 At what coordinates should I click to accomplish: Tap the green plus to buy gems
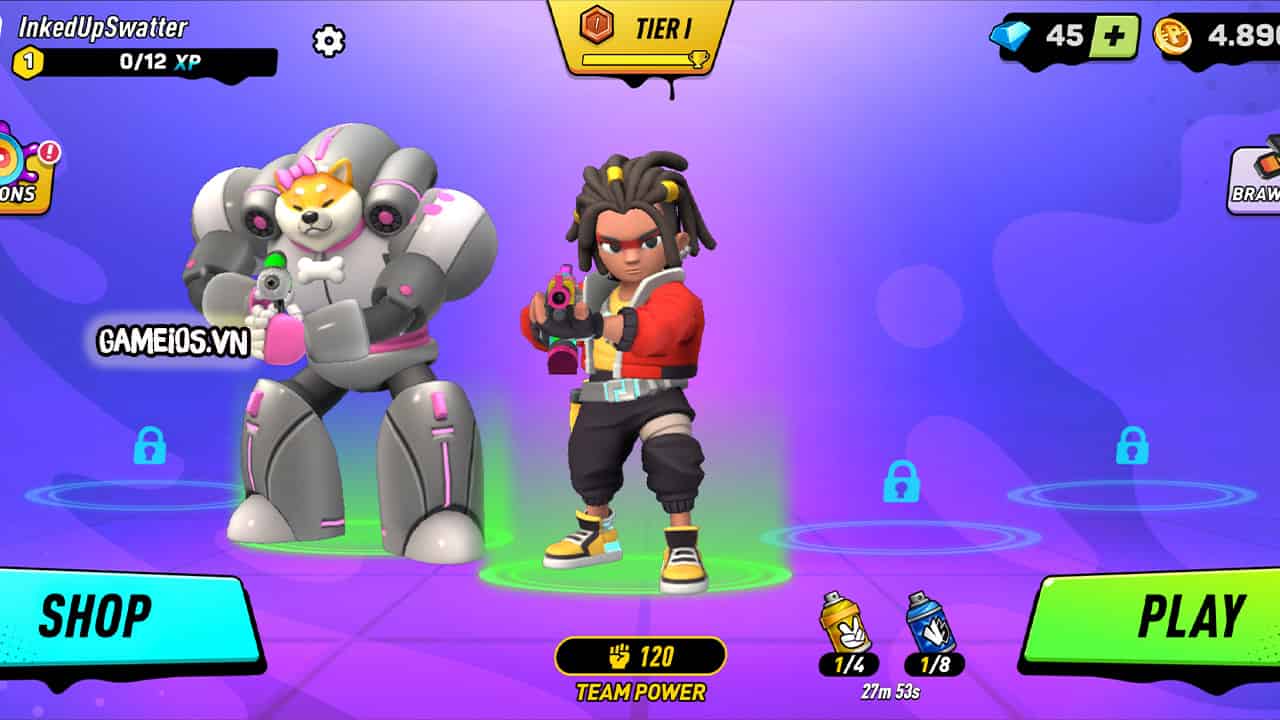[x=1115, y=36]
